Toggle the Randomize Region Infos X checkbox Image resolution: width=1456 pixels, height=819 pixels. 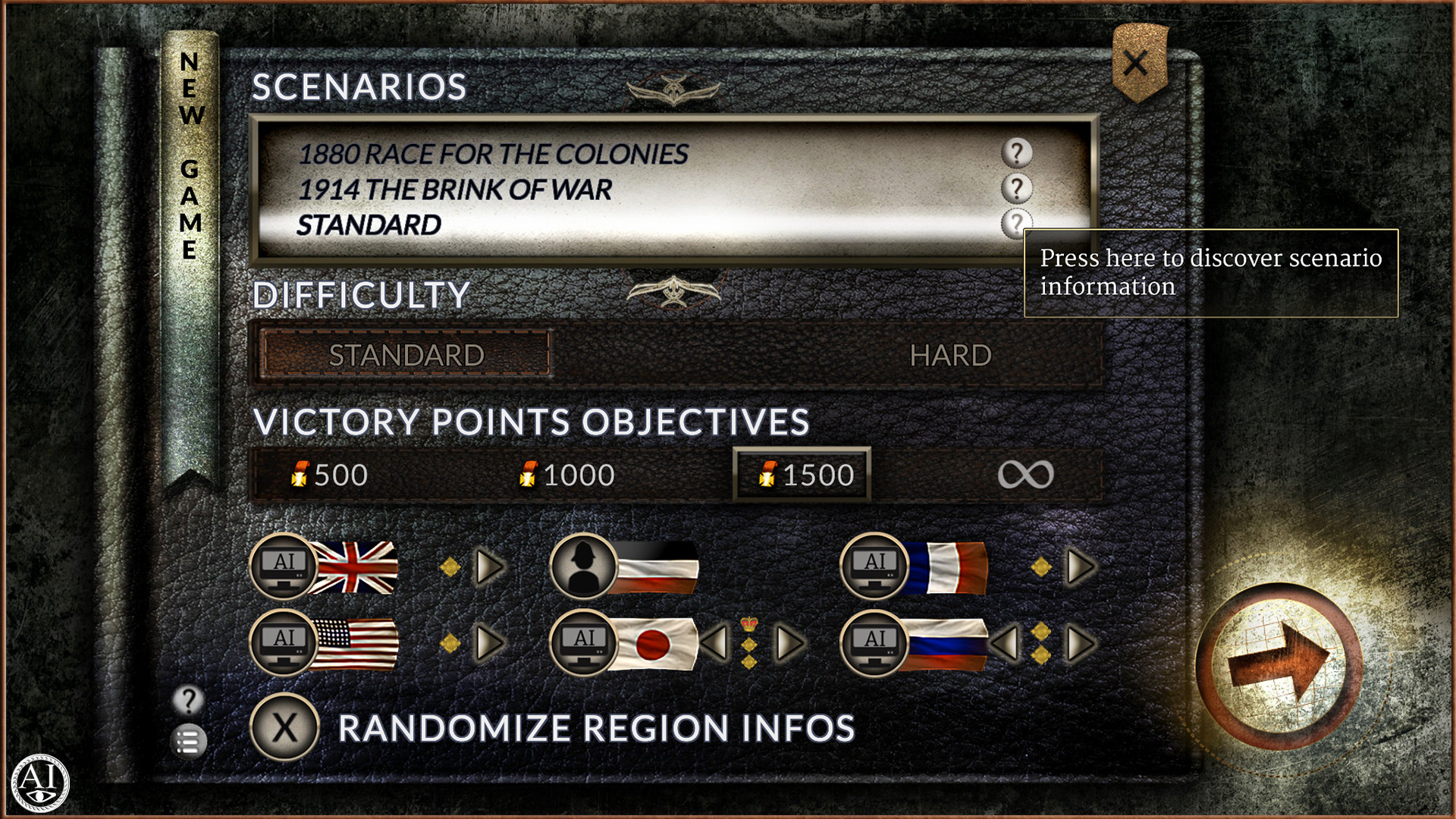point(284,726)
